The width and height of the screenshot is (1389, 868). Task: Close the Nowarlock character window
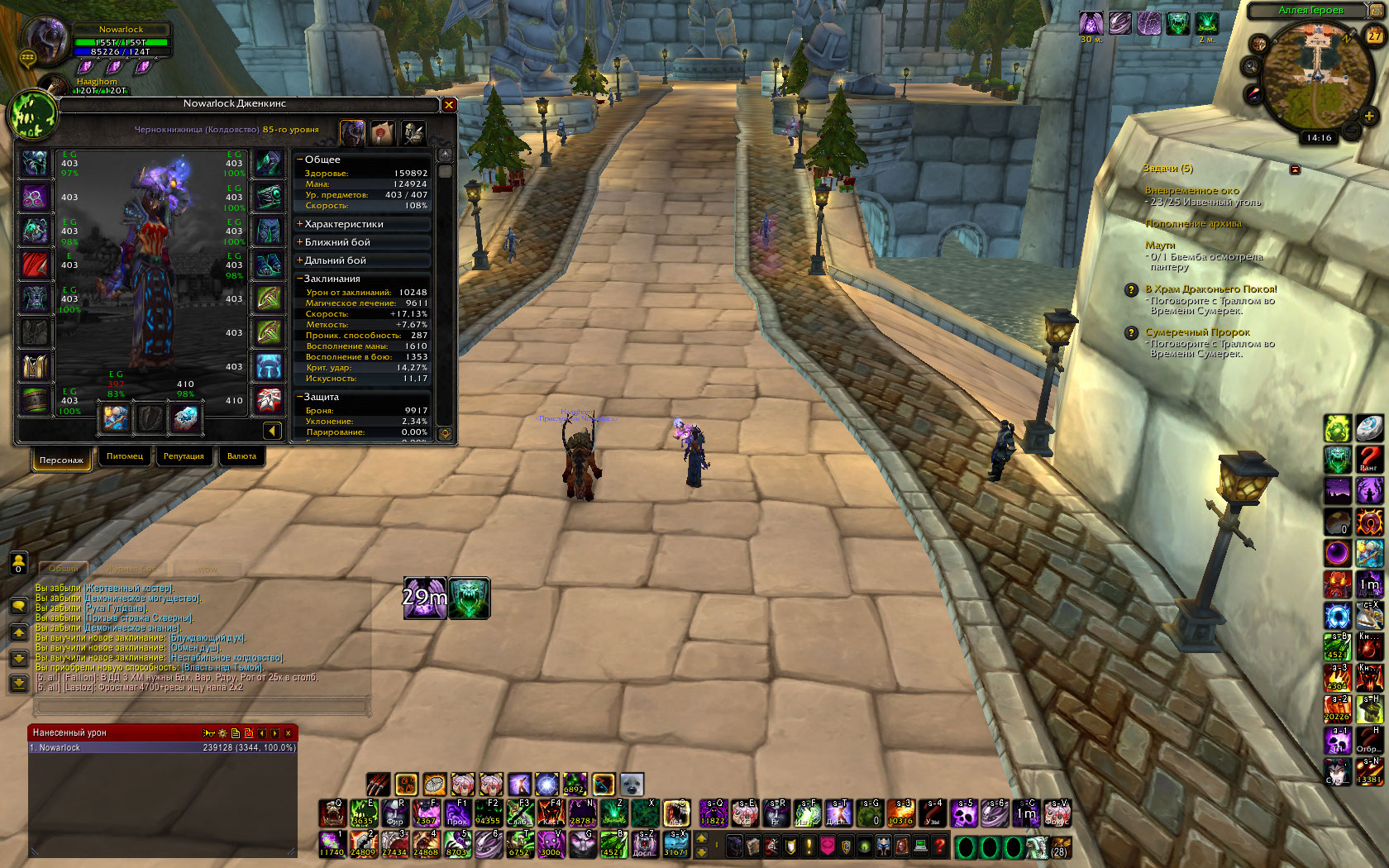449,105
